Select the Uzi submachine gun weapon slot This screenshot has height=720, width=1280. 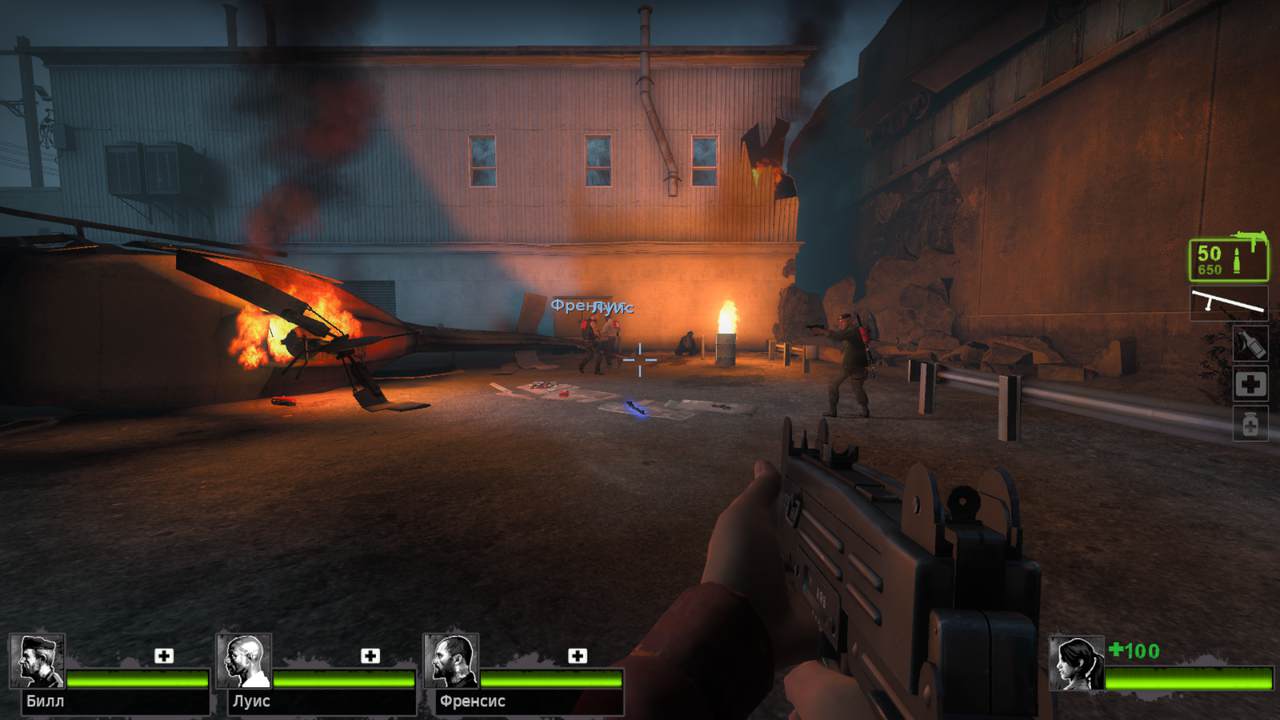tap(1228, 260)
